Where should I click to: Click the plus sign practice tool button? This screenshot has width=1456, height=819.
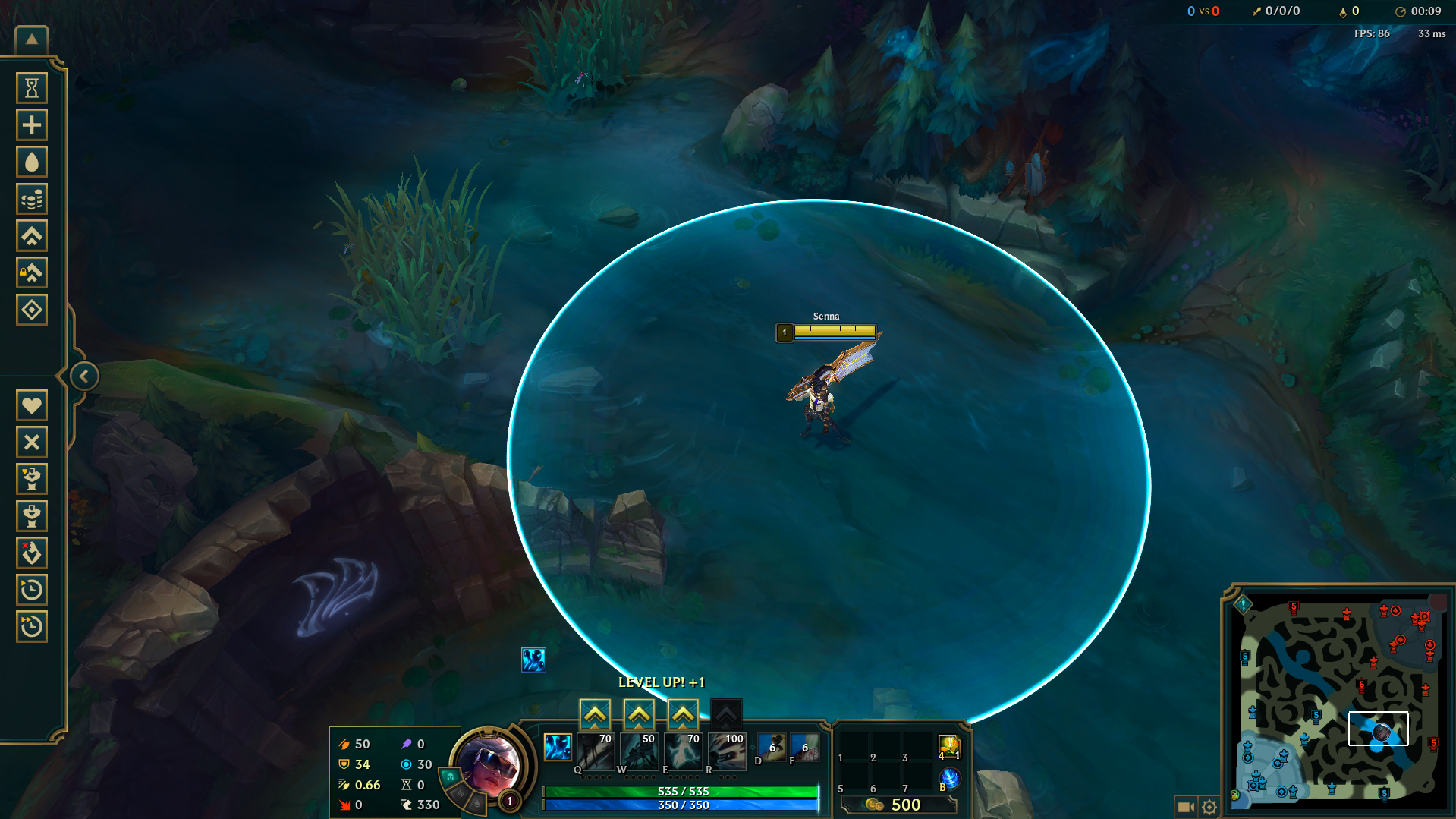point(32,125)
